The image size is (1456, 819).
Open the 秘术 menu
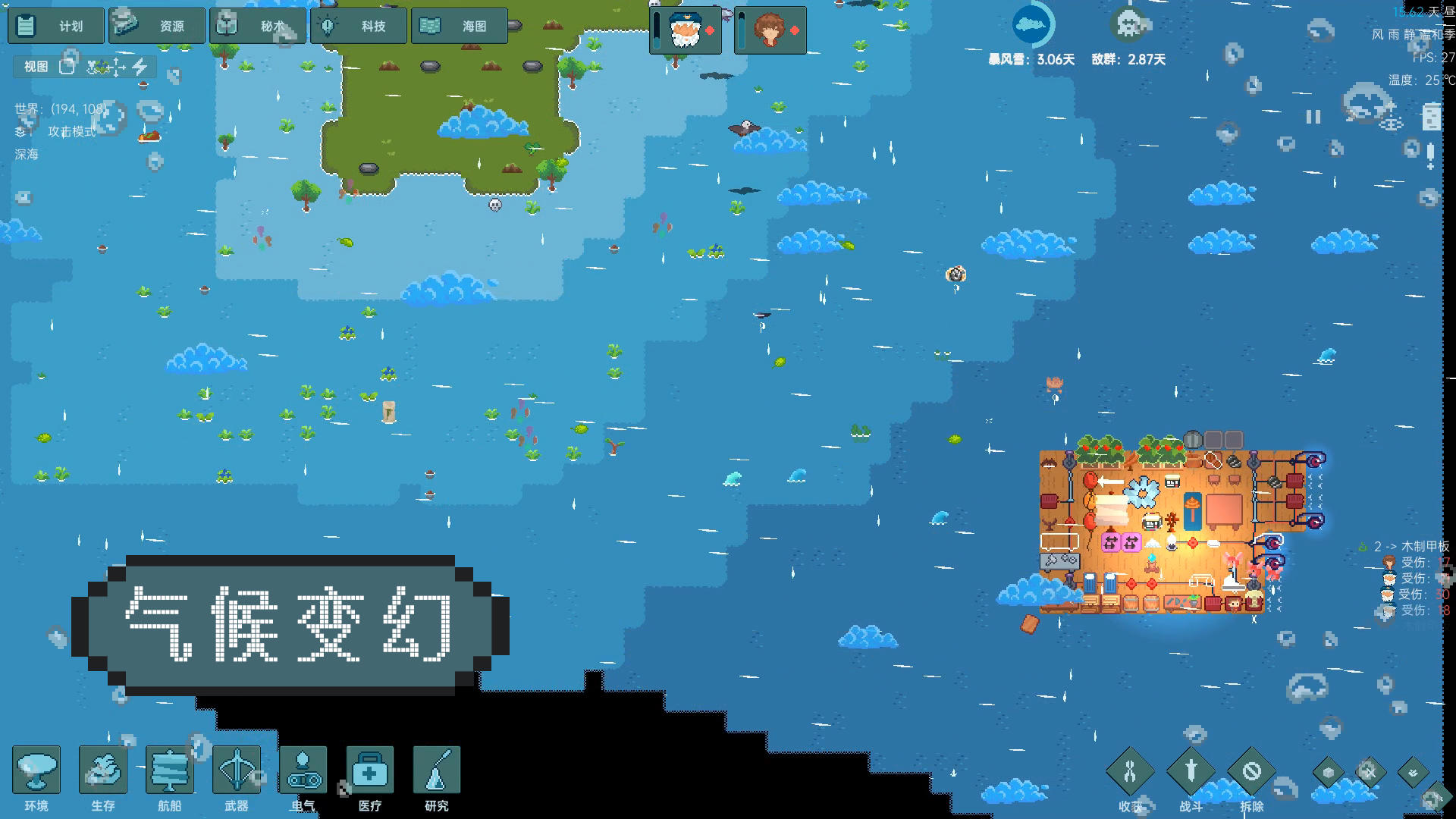258,25
